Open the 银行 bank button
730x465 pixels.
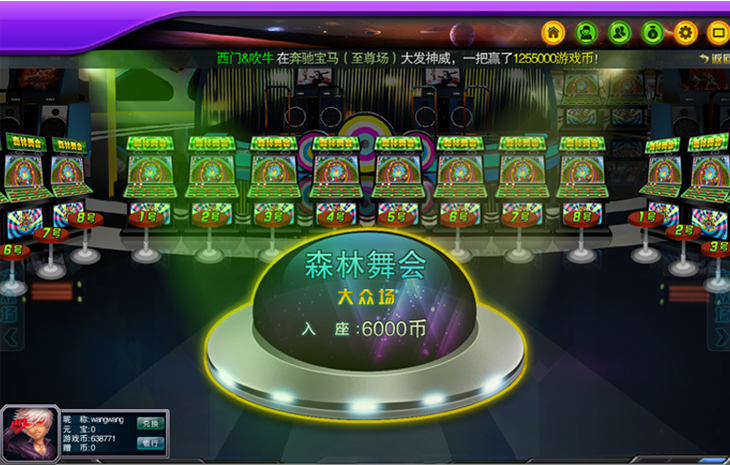(149, 442)
